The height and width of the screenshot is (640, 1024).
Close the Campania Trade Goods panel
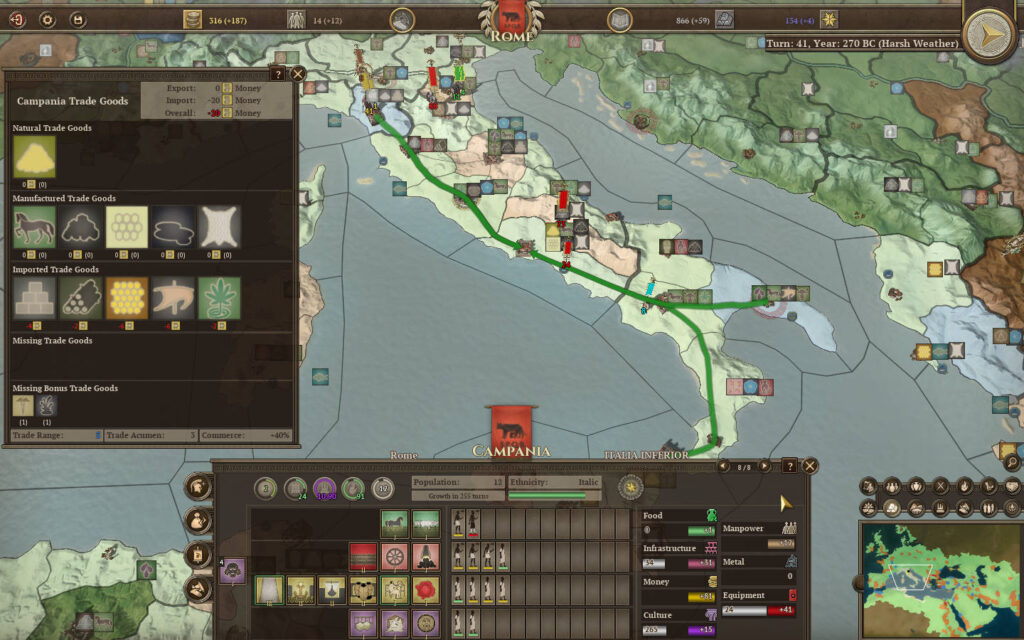pos(298,74)
